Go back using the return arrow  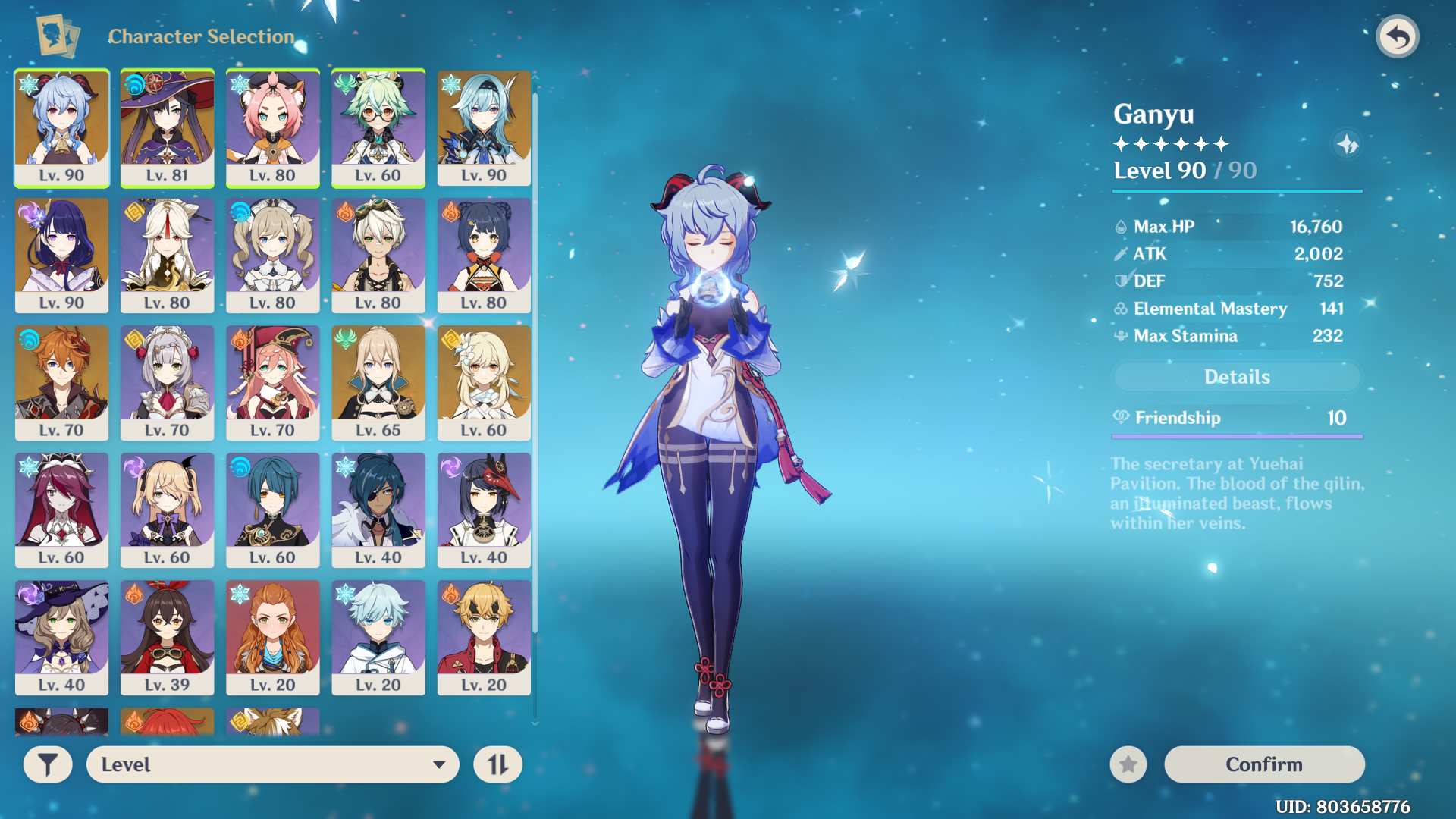(x=1397, y=36)
